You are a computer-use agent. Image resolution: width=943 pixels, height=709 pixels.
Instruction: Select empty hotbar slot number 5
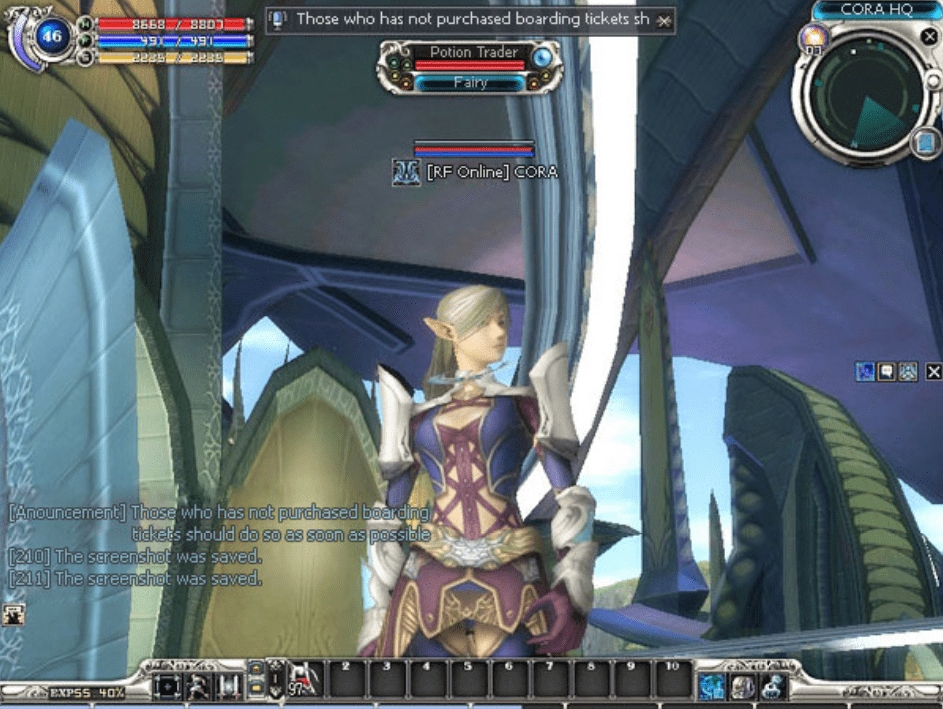(x=467, y=681)
